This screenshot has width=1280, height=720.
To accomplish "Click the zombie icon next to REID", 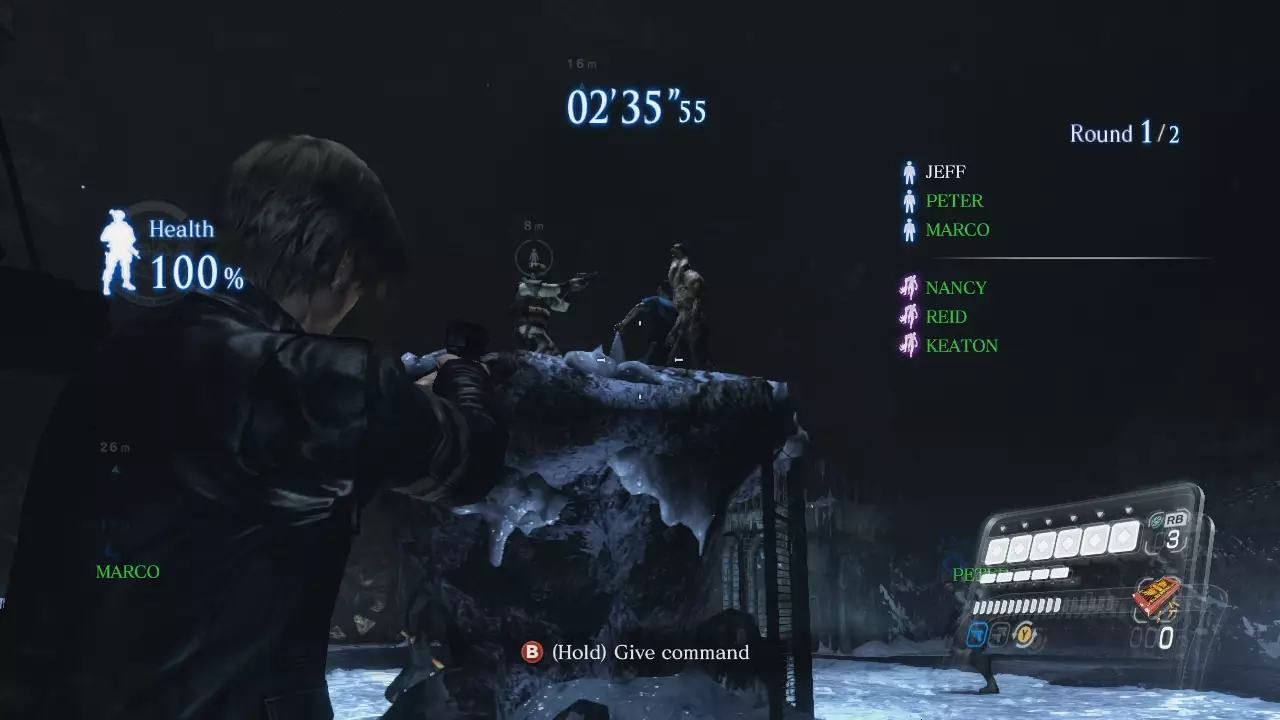I will tap(909, 316).
